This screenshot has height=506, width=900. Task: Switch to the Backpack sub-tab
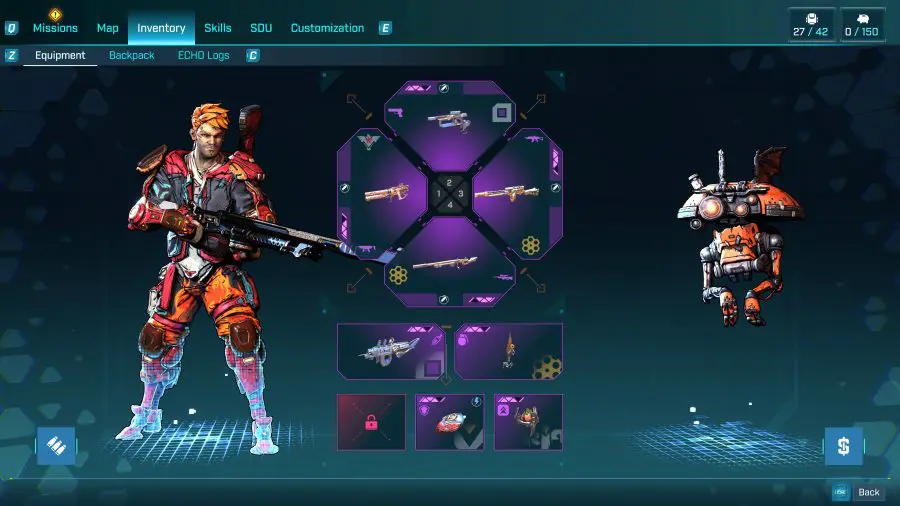click(x=132, y=56)
